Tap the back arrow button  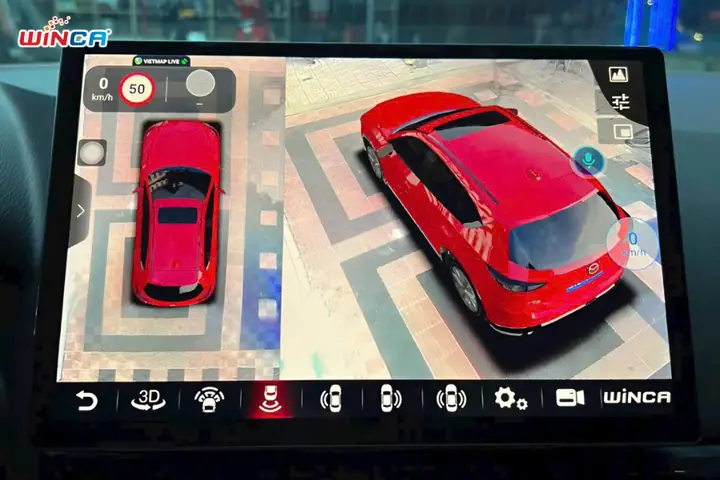(88, 401)
